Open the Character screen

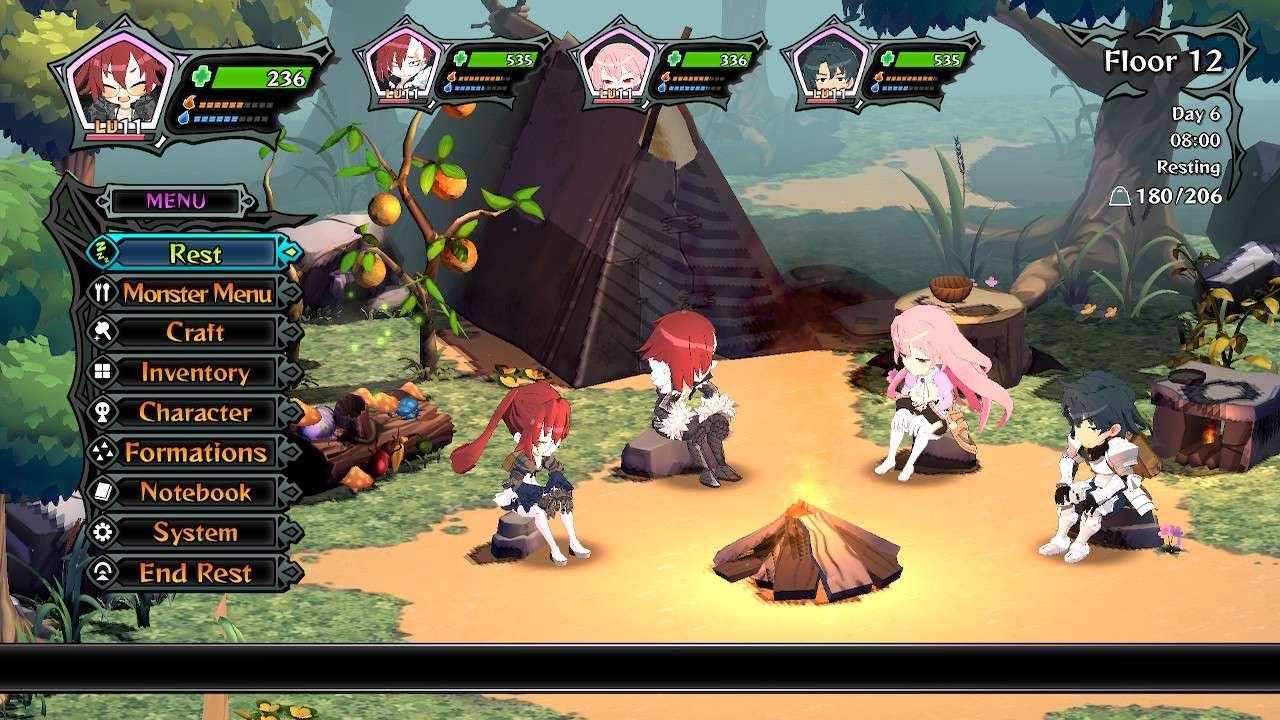[x=195, y=412]
